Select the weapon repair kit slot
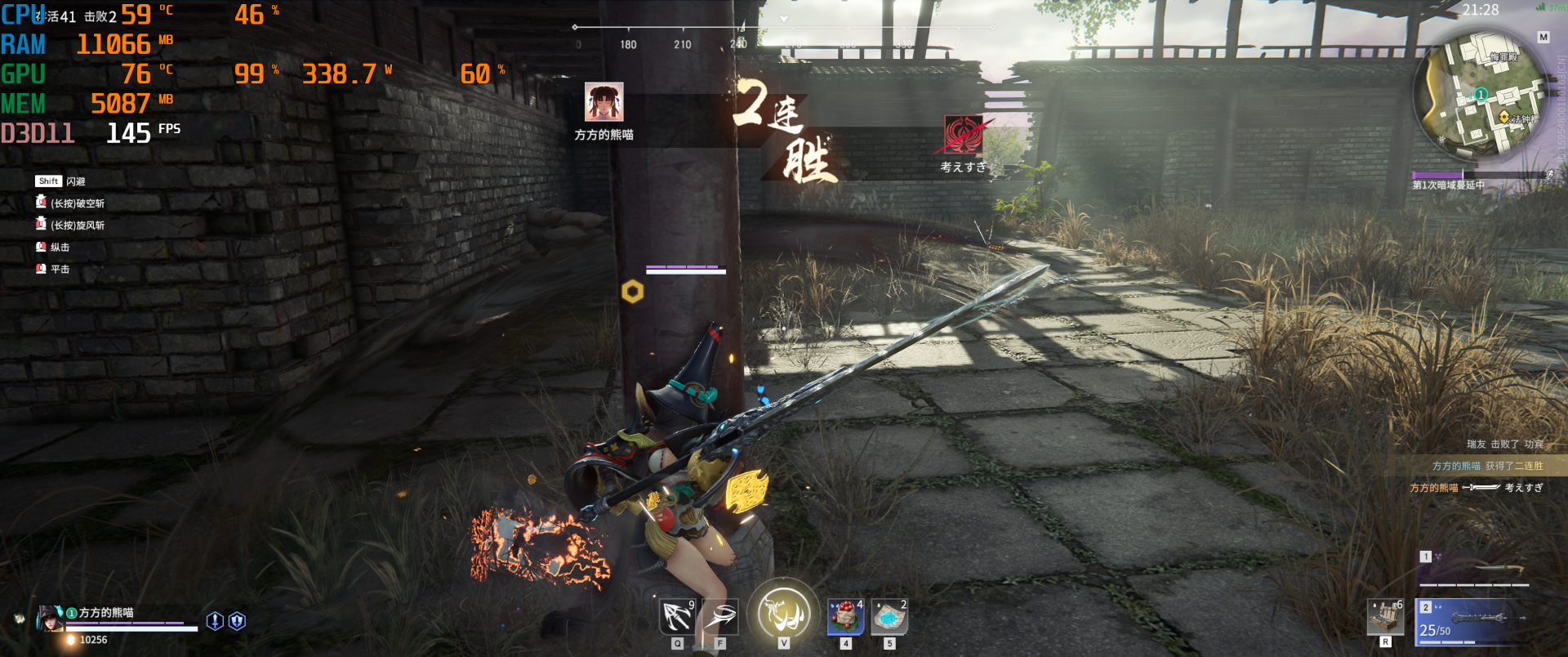The height and width of the screenshot is (657, 1568). tap(1385, 617)
